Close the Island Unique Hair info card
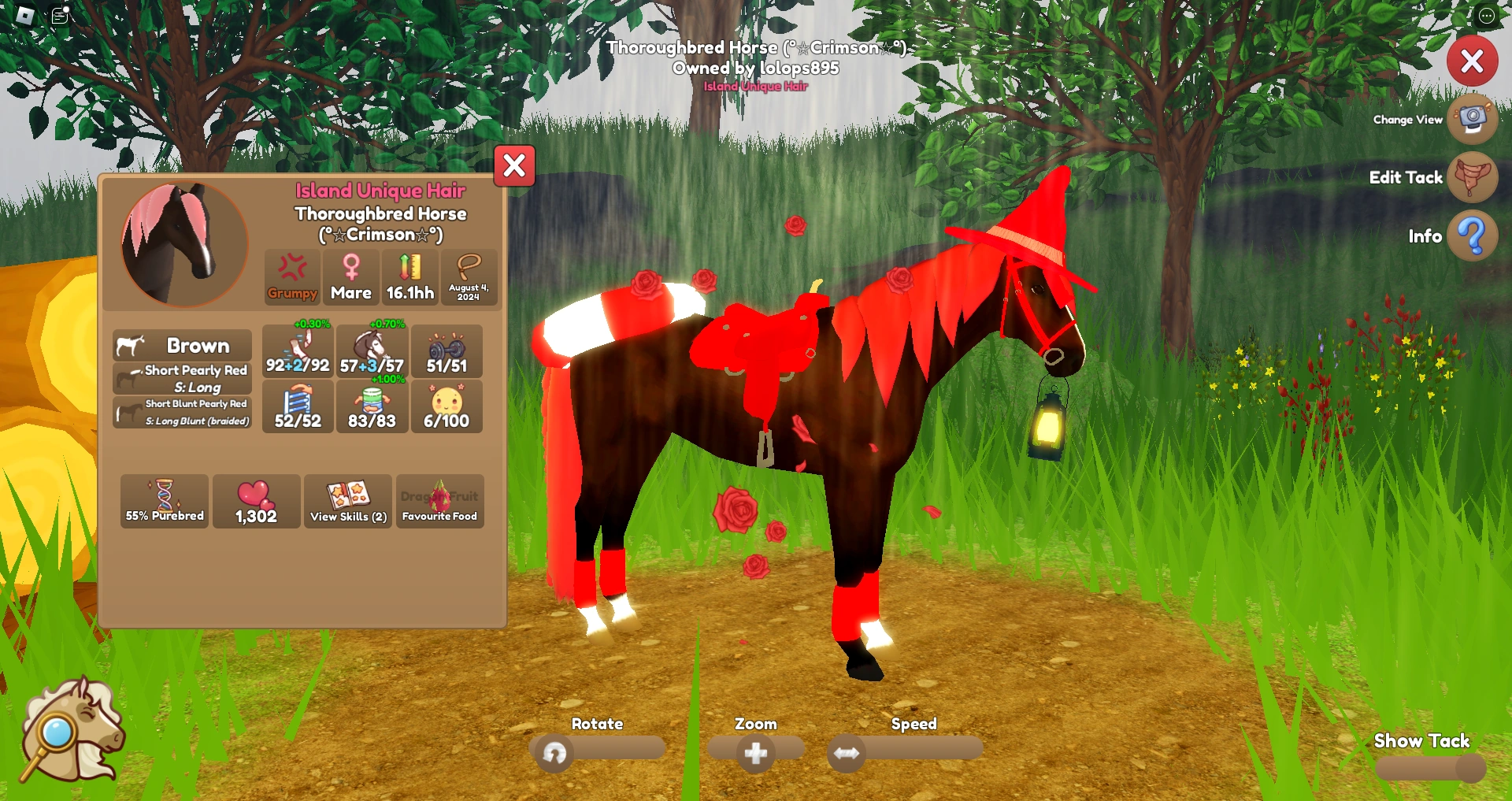The width and height of the screenshot is (1512, 801). 513,166
